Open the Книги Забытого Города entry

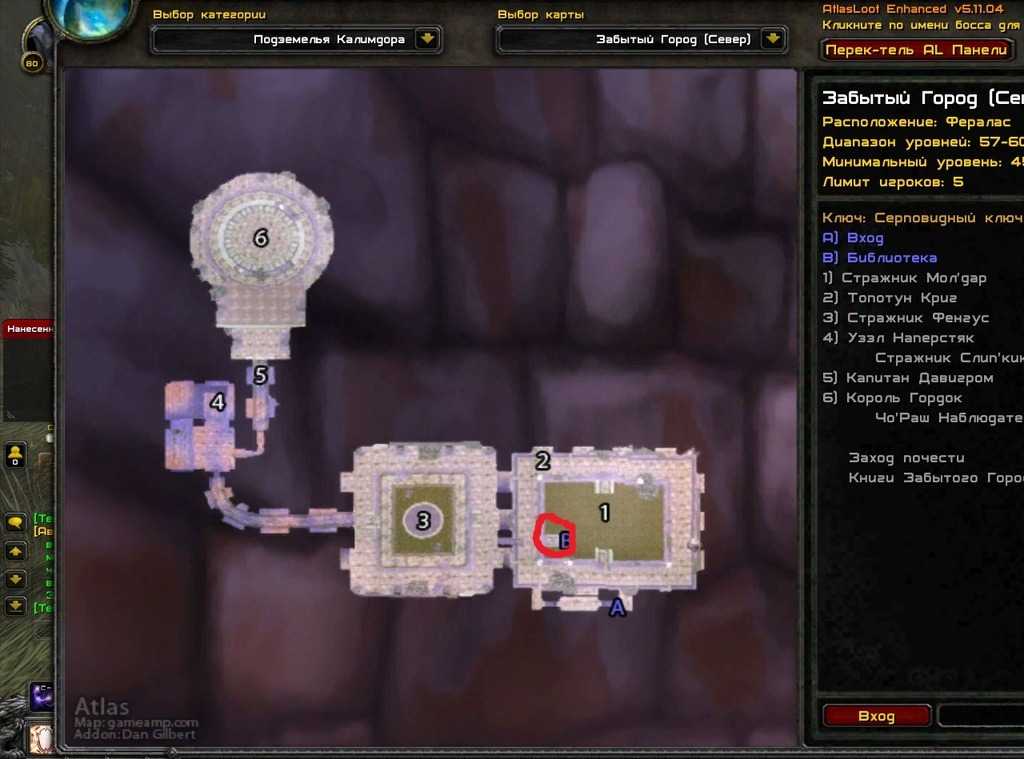pos(935,478)
